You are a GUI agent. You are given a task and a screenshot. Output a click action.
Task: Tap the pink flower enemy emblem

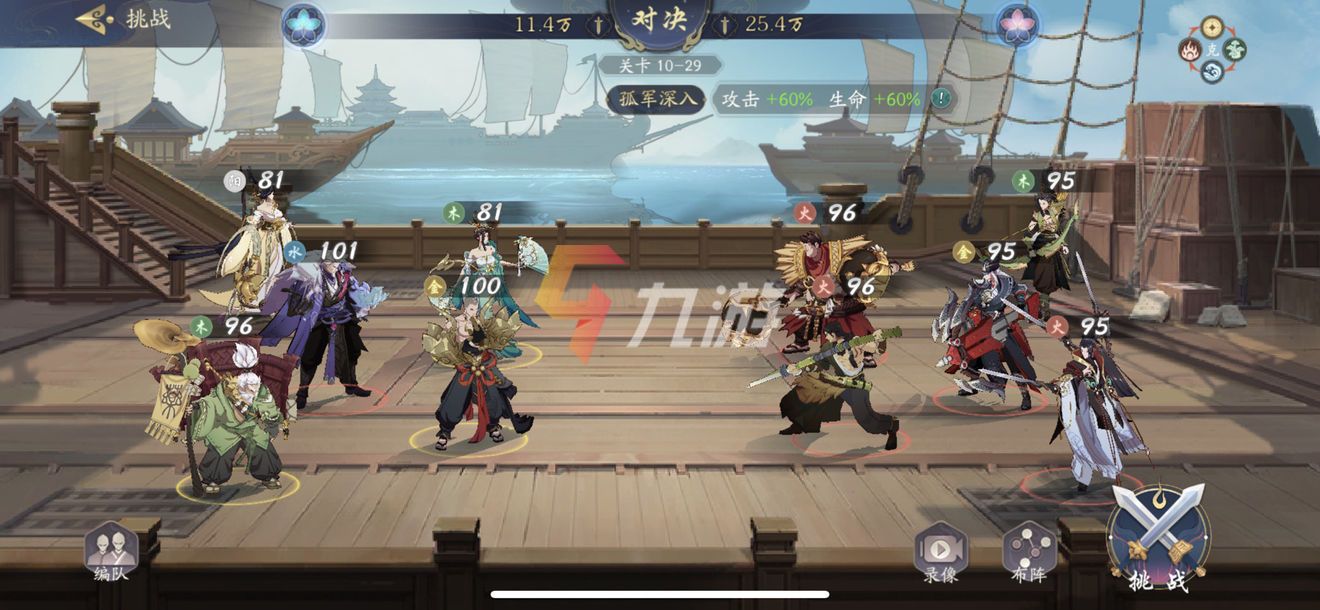tap(1017, 24)
